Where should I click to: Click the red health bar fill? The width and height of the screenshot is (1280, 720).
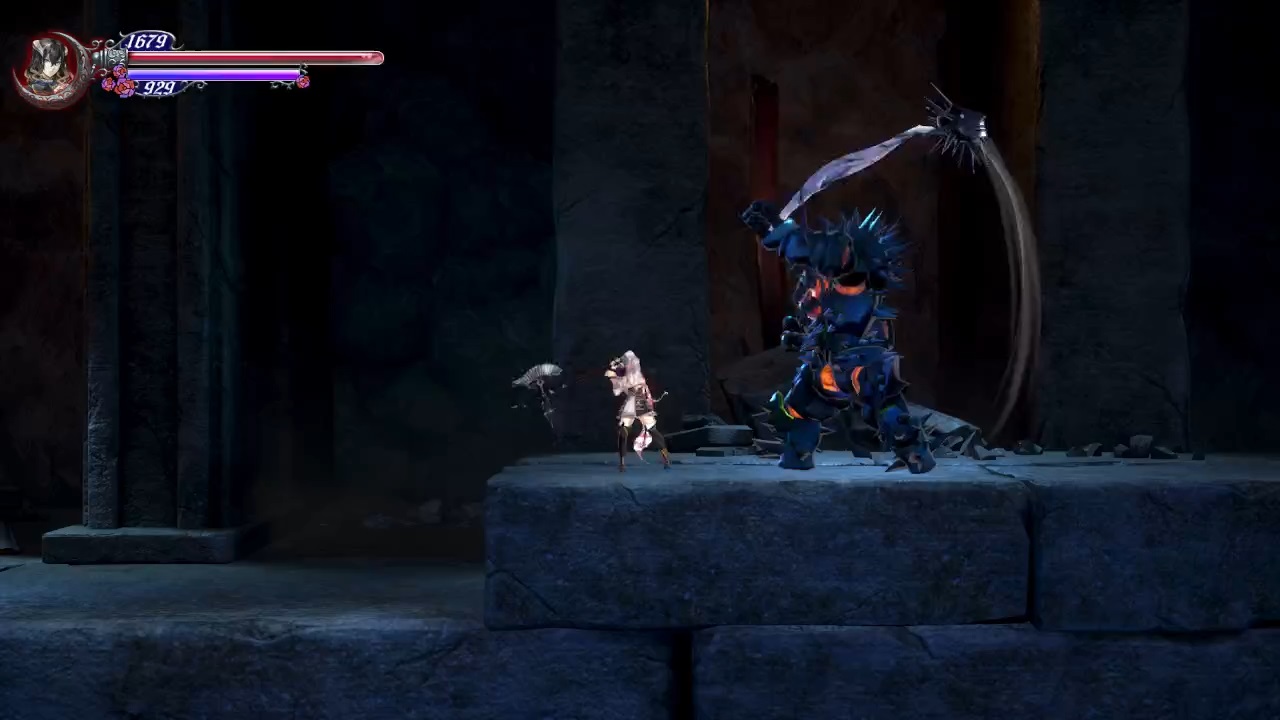250,57
